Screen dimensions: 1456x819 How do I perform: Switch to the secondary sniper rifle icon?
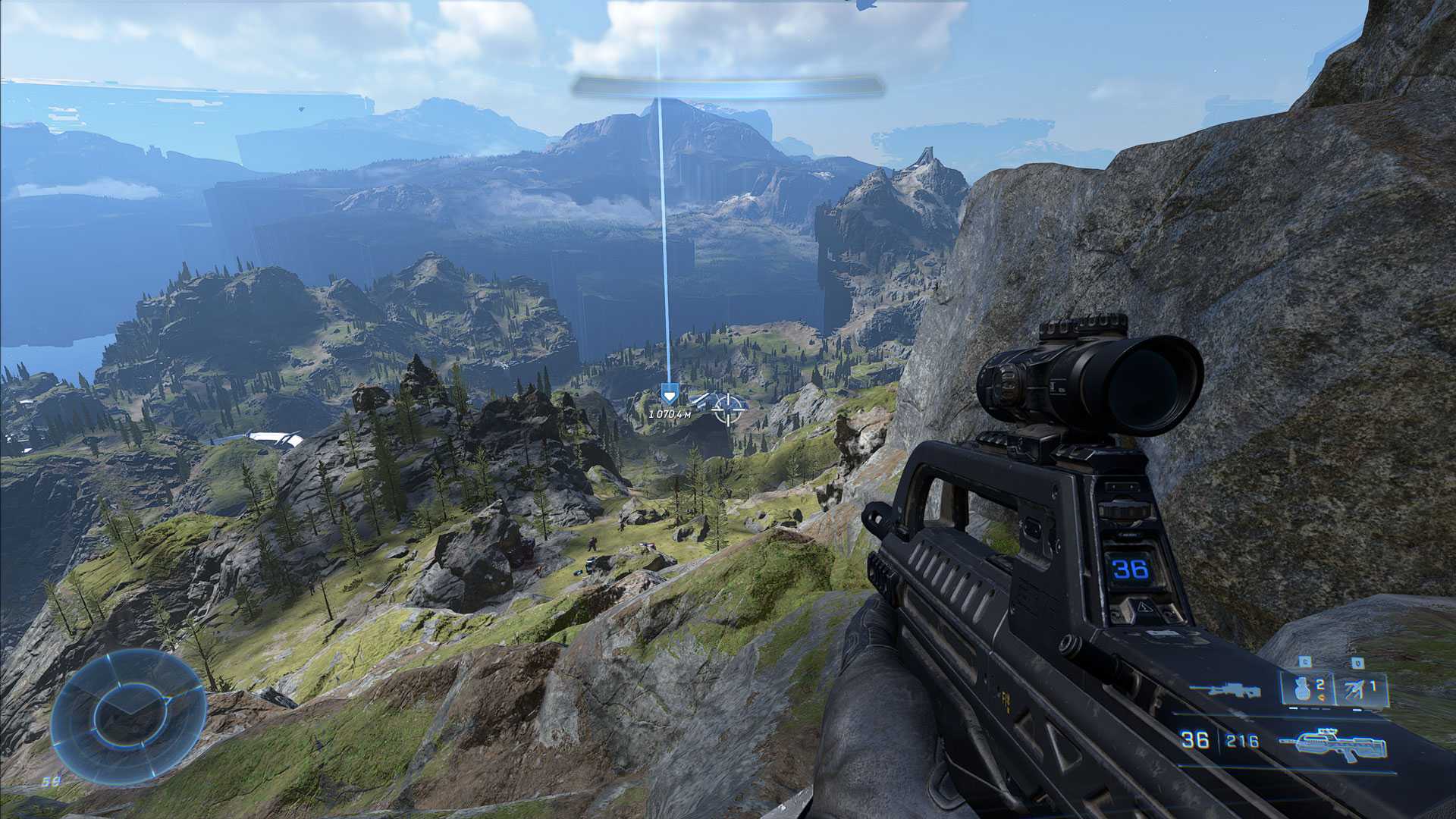click(x=1225, y=691)
